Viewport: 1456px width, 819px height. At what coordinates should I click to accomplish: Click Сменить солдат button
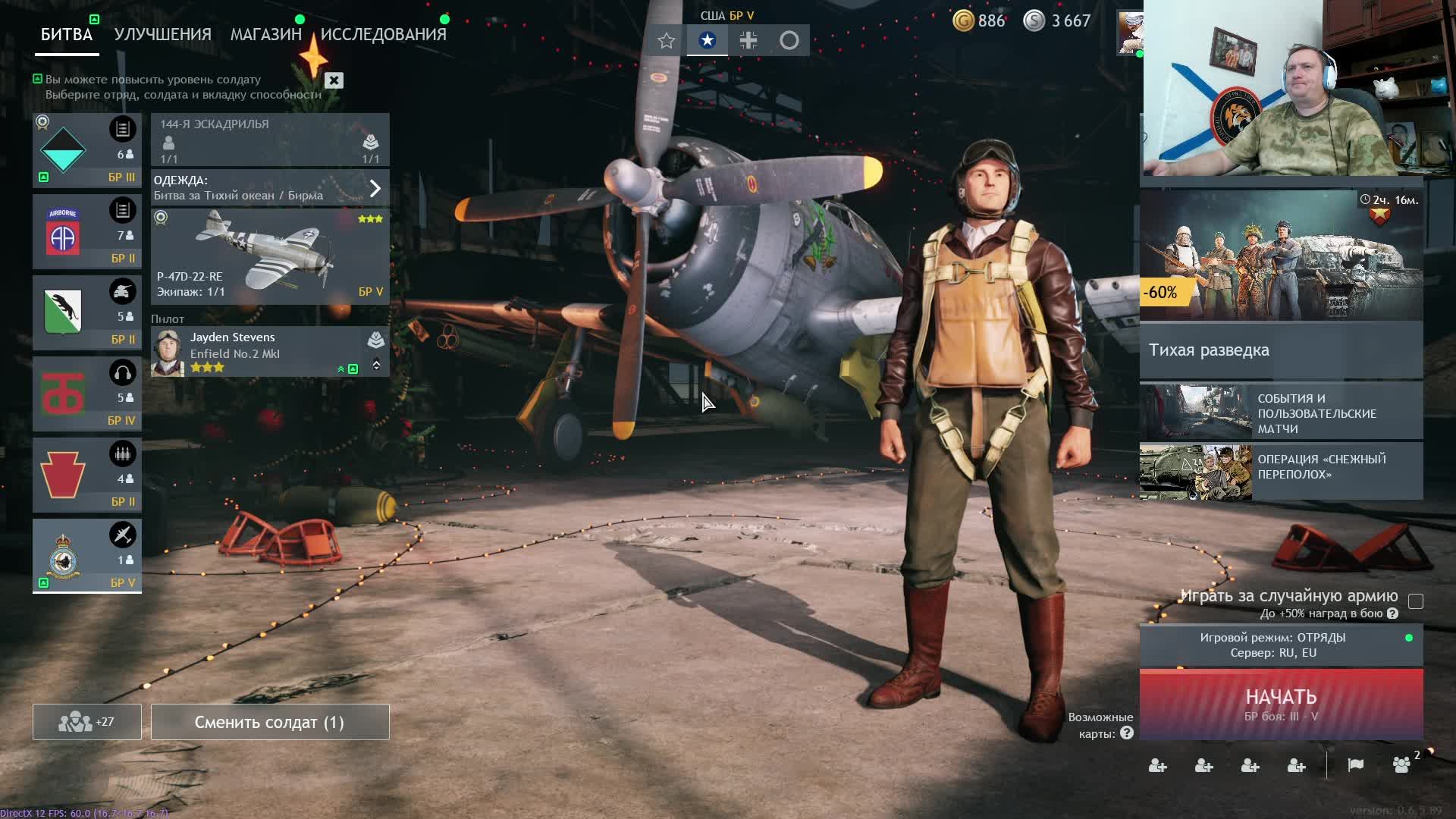click(270, 722)
